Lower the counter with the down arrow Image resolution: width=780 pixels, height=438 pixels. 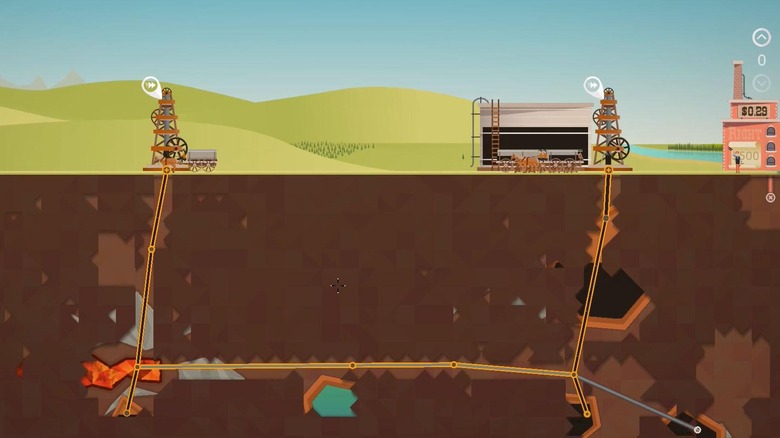(x=761, y=82)
